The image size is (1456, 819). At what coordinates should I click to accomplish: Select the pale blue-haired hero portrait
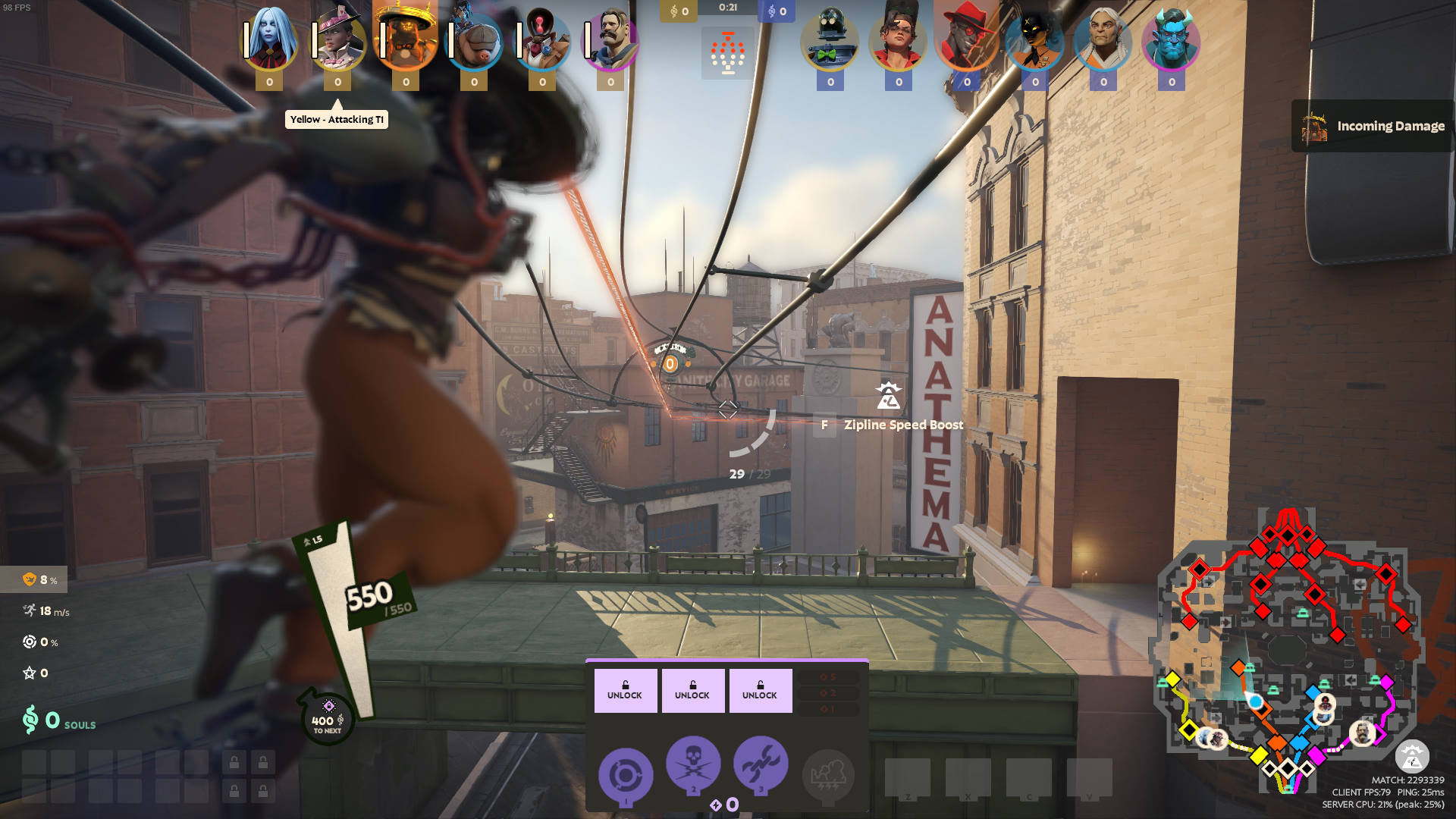click(269, 39)
